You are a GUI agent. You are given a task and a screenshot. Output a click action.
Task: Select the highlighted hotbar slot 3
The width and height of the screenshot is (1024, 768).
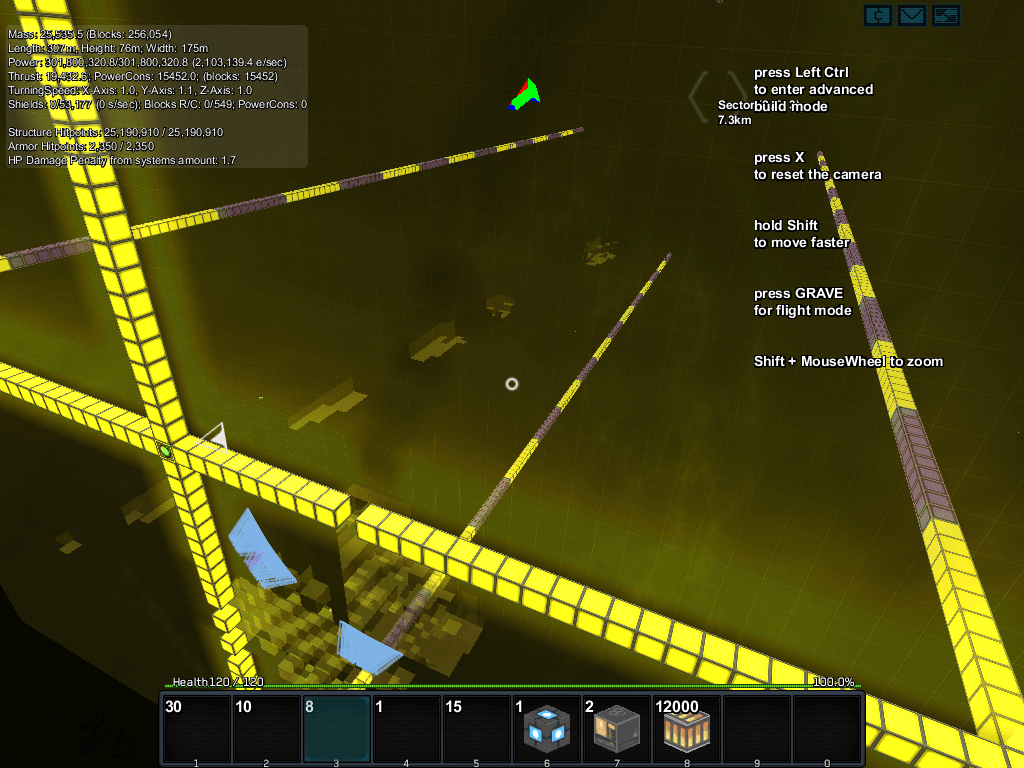(x=336, y=729)
